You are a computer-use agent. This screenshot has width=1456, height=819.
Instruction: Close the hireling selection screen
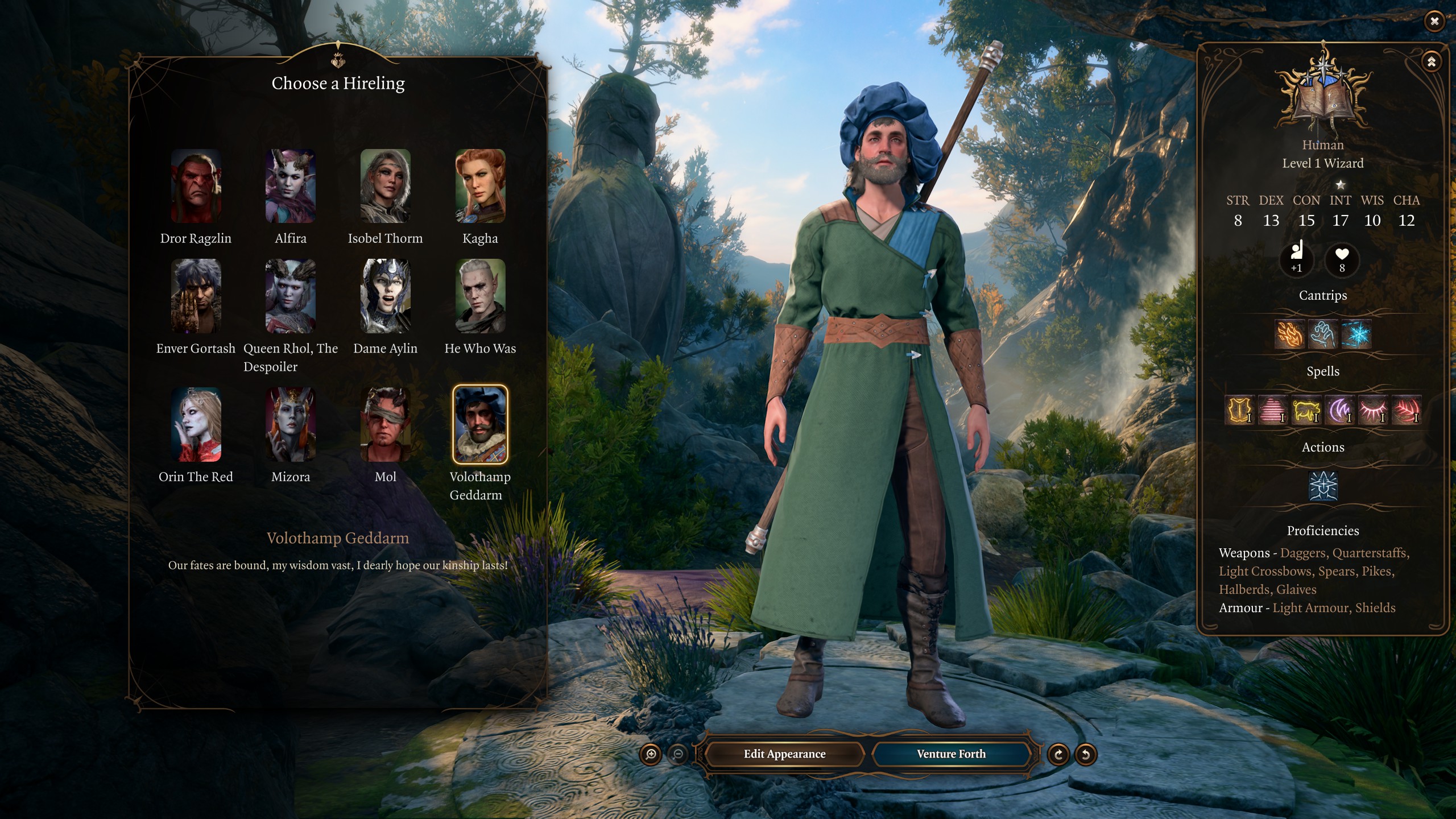pos(1434,22)
